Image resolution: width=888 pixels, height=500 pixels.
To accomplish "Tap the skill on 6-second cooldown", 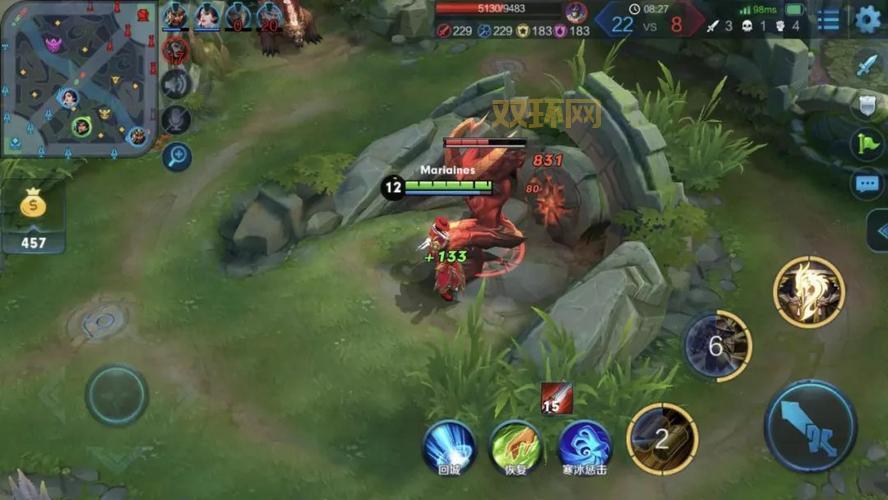I will click(717, 346).
